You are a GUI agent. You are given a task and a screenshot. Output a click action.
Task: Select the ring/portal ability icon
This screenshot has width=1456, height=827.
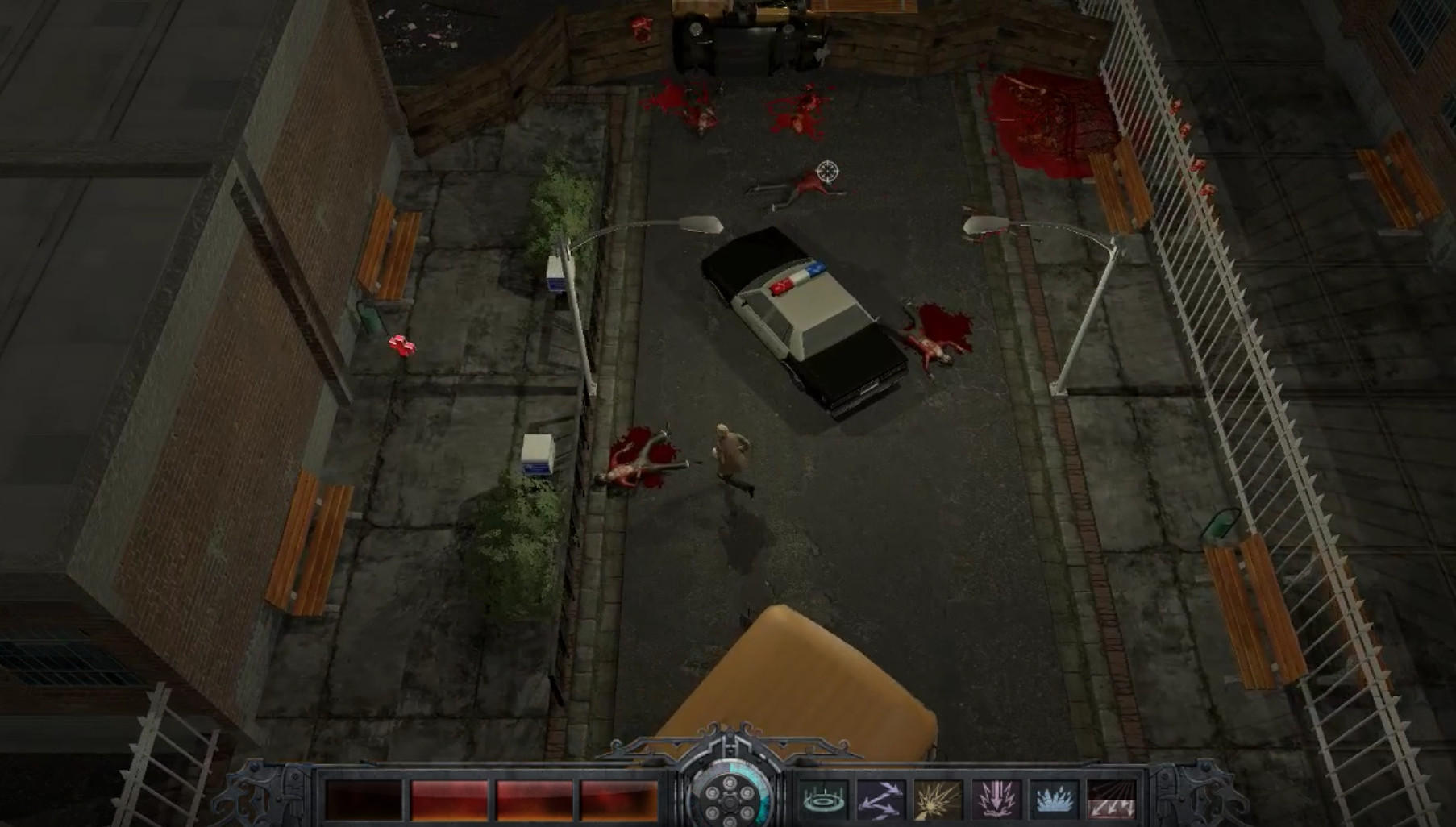[823, 799]
